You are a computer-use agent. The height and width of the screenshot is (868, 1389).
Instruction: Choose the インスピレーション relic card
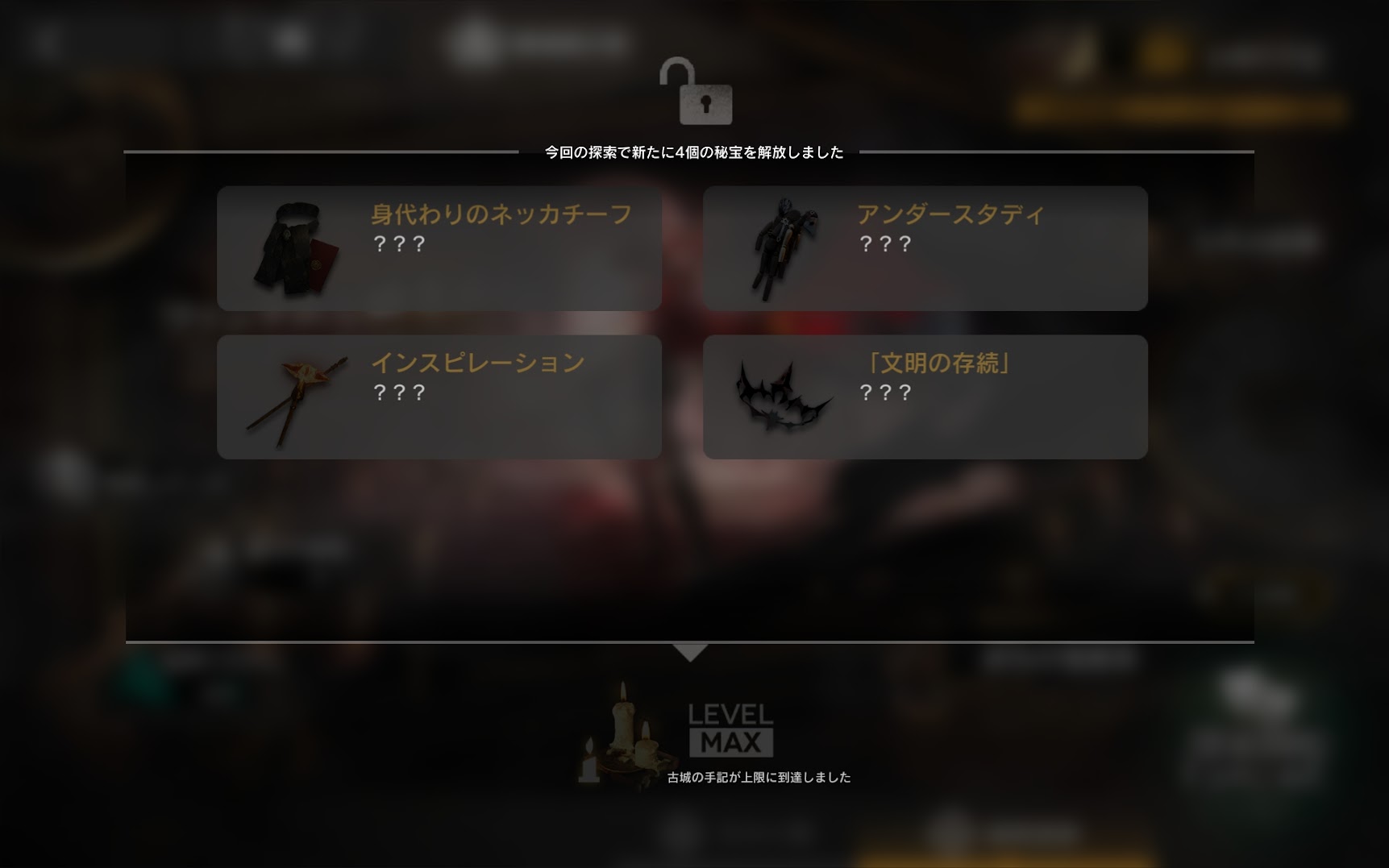(x=439, y=397)
